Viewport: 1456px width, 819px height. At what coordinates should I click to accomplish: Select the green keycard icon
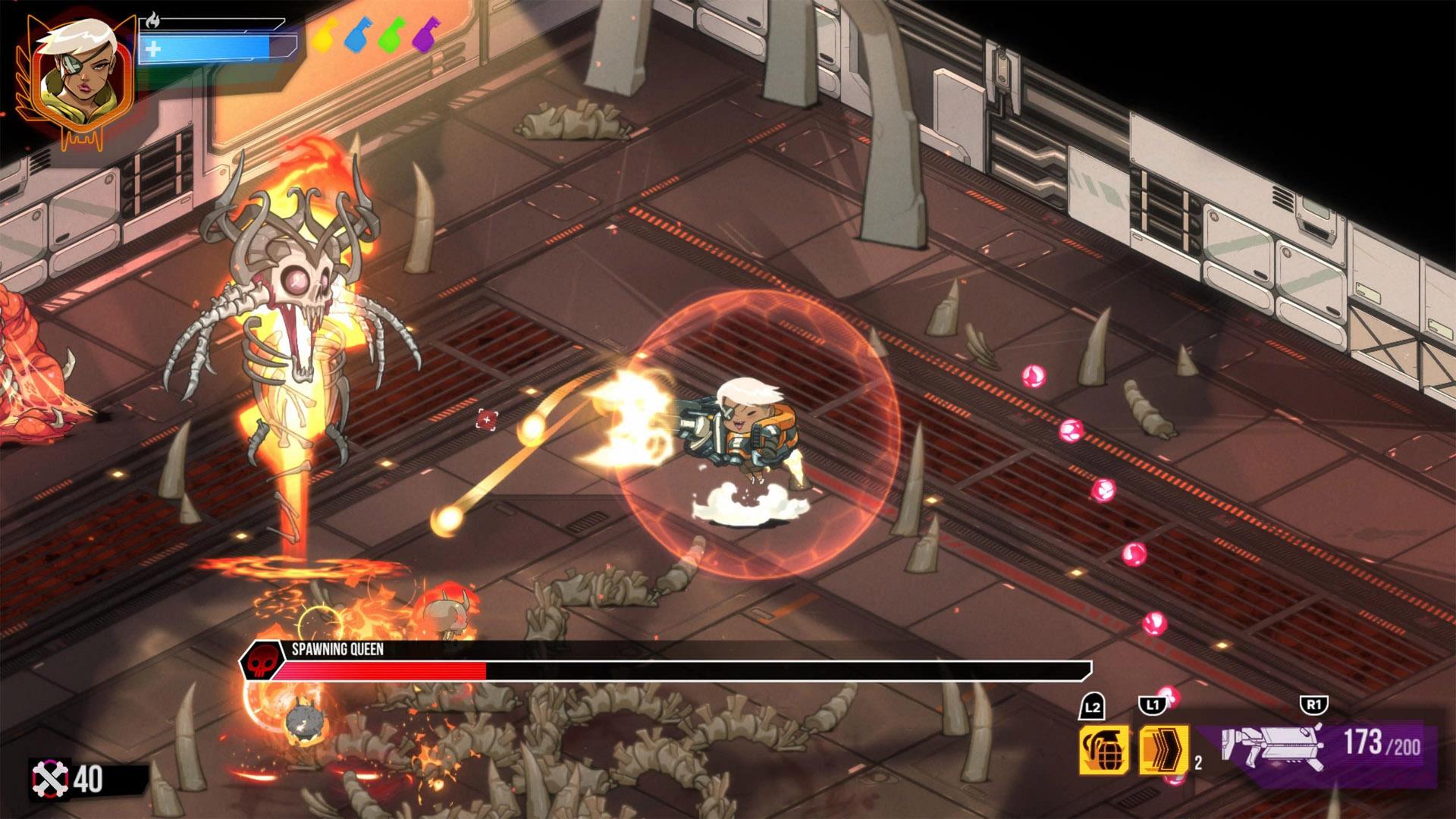point(392,36)
